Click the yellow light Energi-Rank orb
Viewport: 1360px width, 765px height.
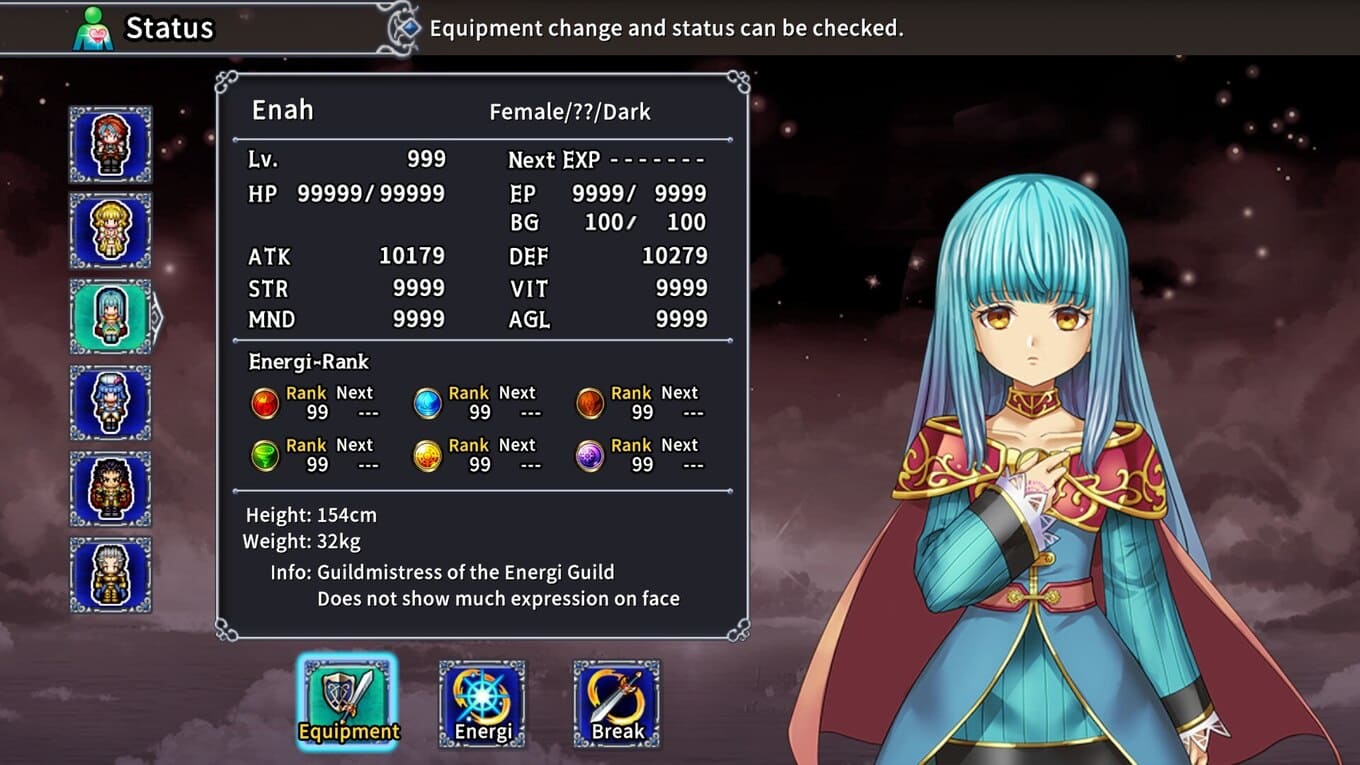pyautogui.click(x=427, y=456)
